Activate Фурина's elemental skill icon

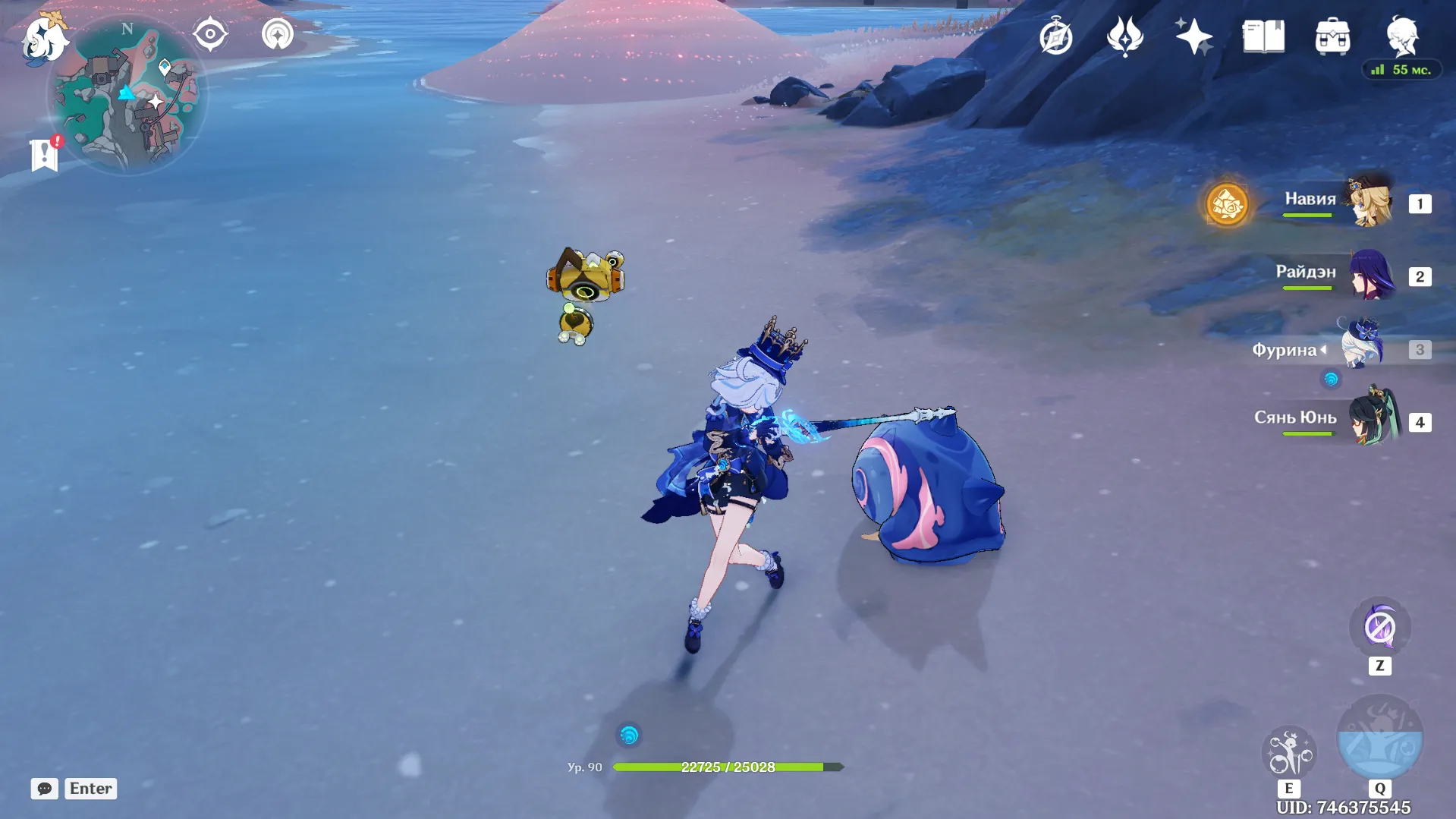pyautogui.click(x=1288, y=753)
